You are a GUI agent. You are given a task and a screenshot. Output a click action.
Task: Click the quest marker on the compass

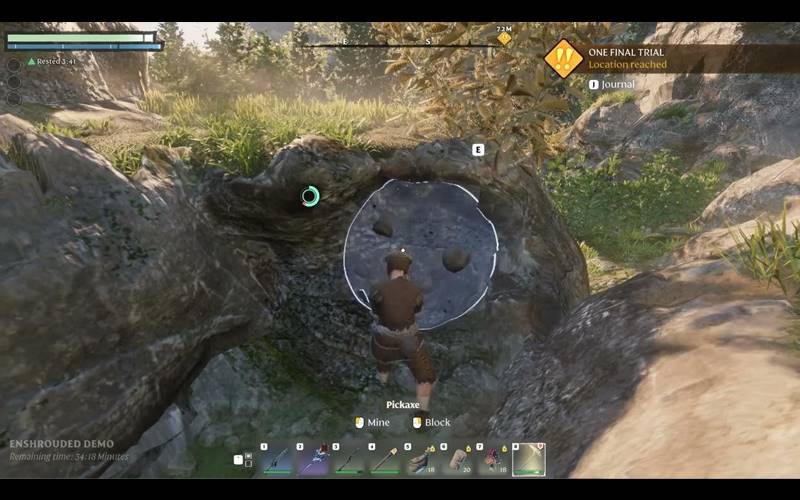(x=505, y=39)
